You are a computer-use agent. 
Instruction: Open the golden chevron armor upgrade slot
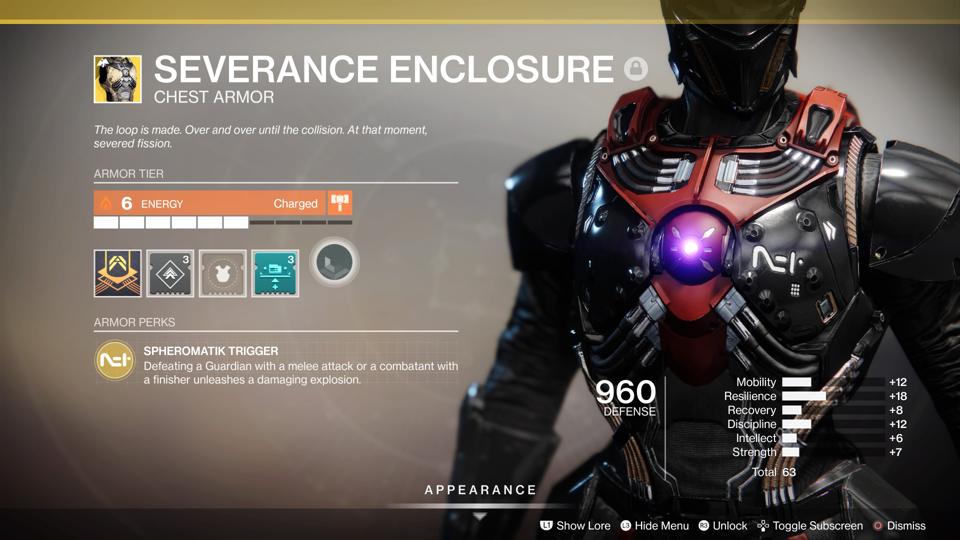click(x=117, y=273)
